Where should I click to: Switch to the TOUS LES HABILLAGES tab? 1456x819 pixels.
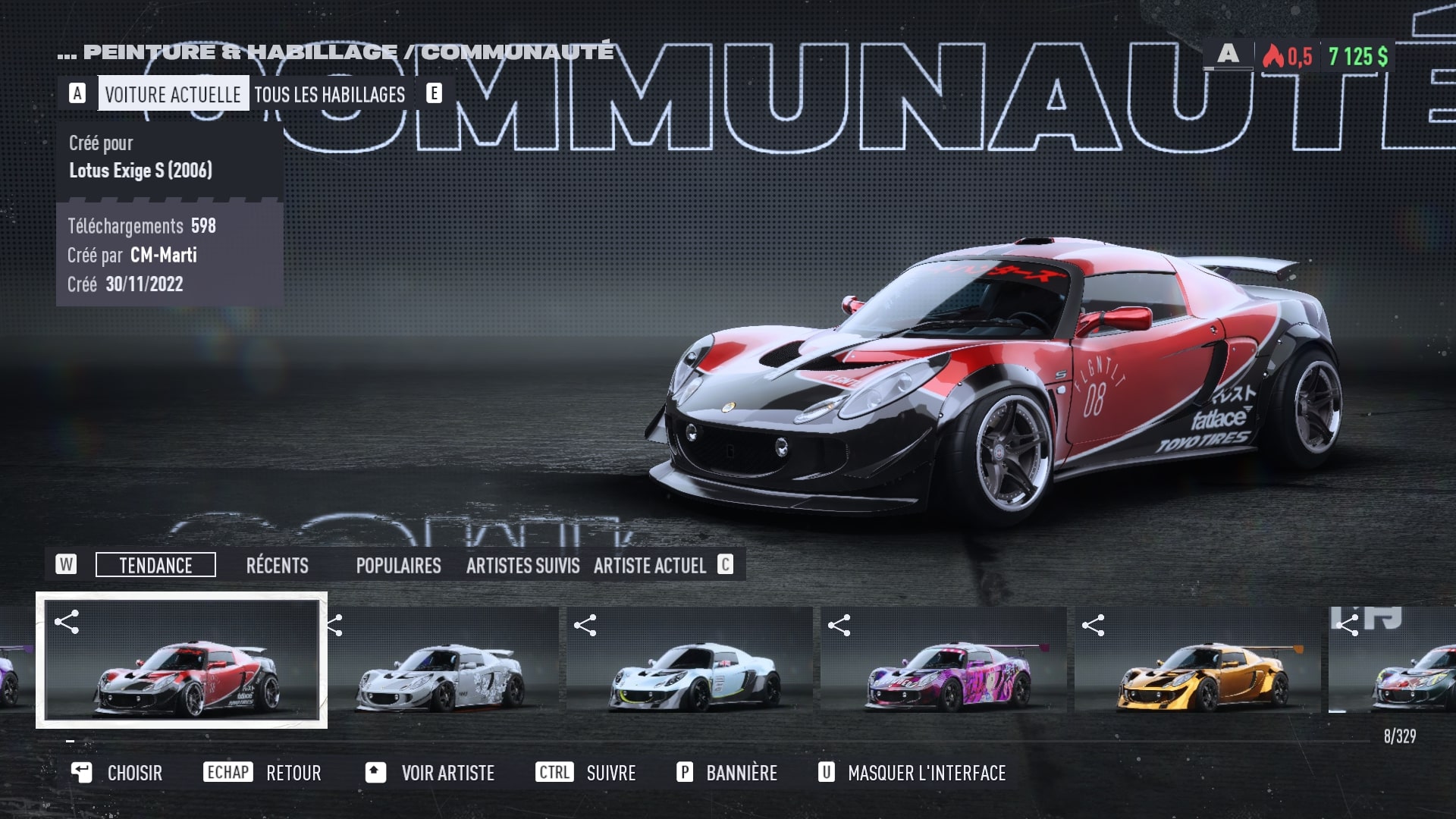[330, 95]
